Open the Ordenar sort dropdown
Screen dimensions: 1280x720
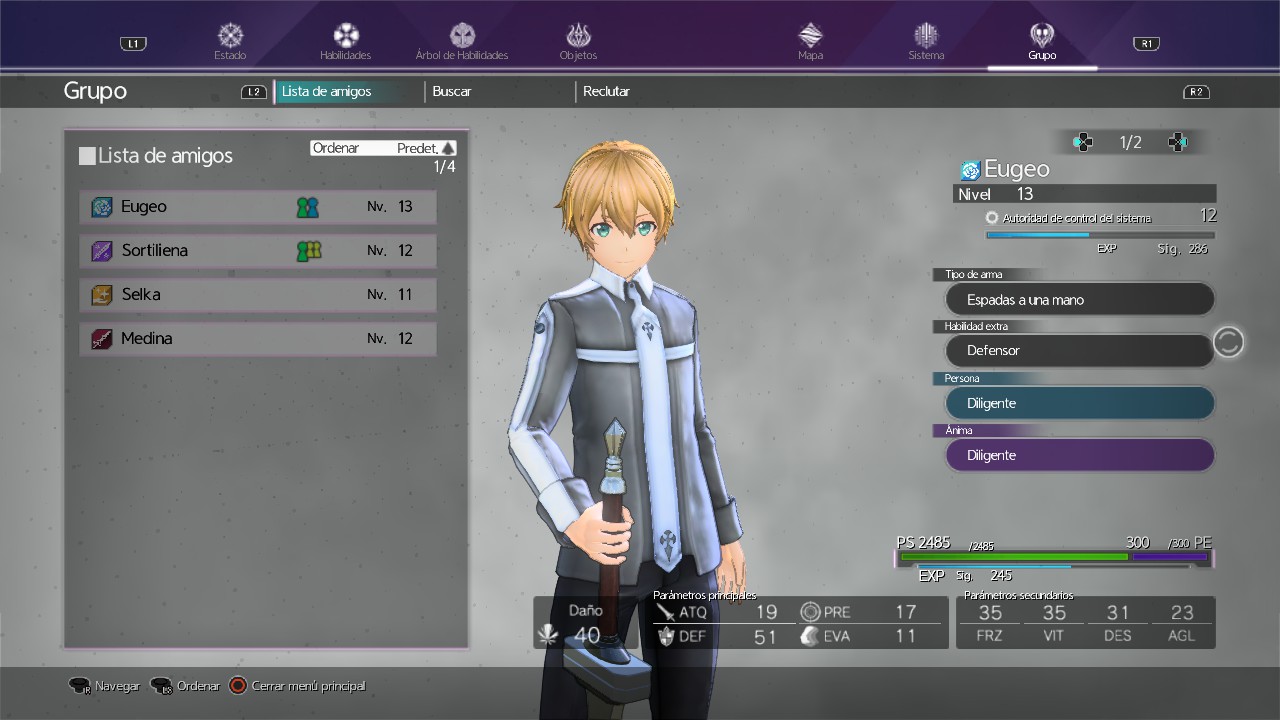[x=383, y=148]
